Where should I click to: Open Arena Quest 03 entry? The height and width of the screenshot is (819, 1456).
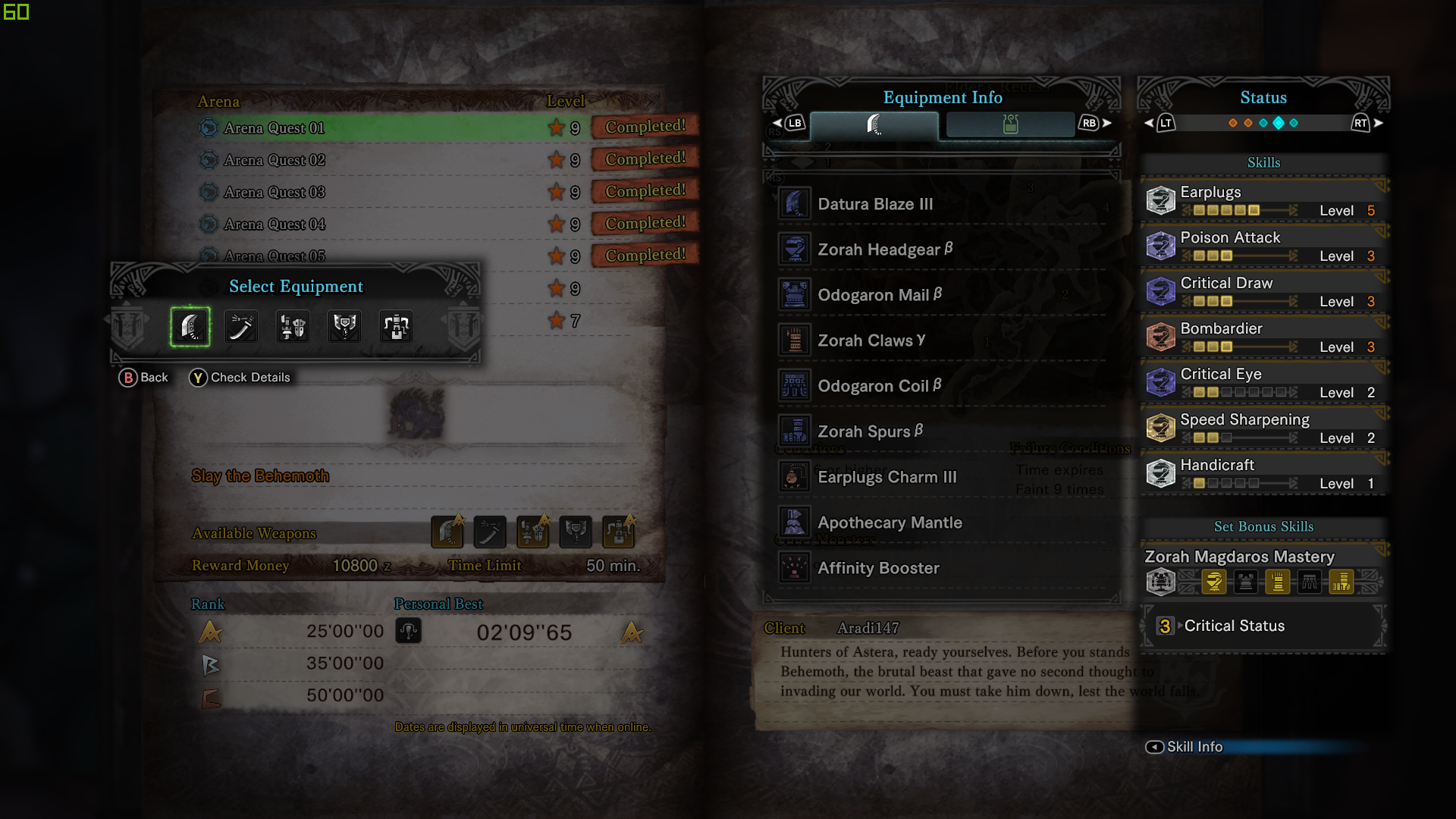point(275,193)
